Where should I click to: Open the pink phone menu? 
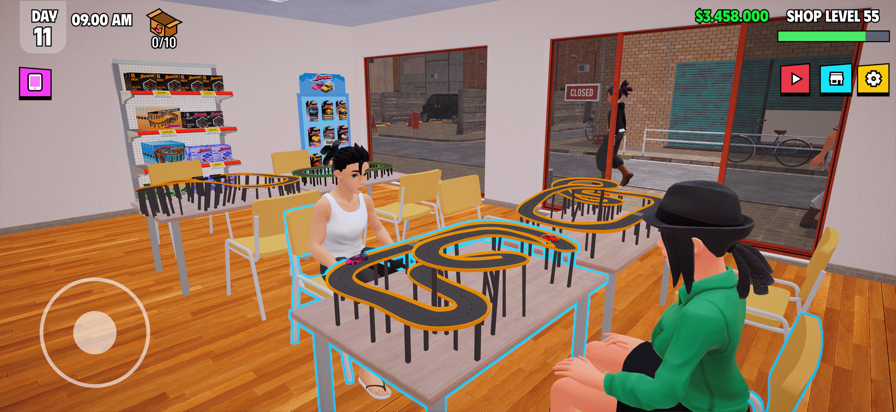click(35, 82)
